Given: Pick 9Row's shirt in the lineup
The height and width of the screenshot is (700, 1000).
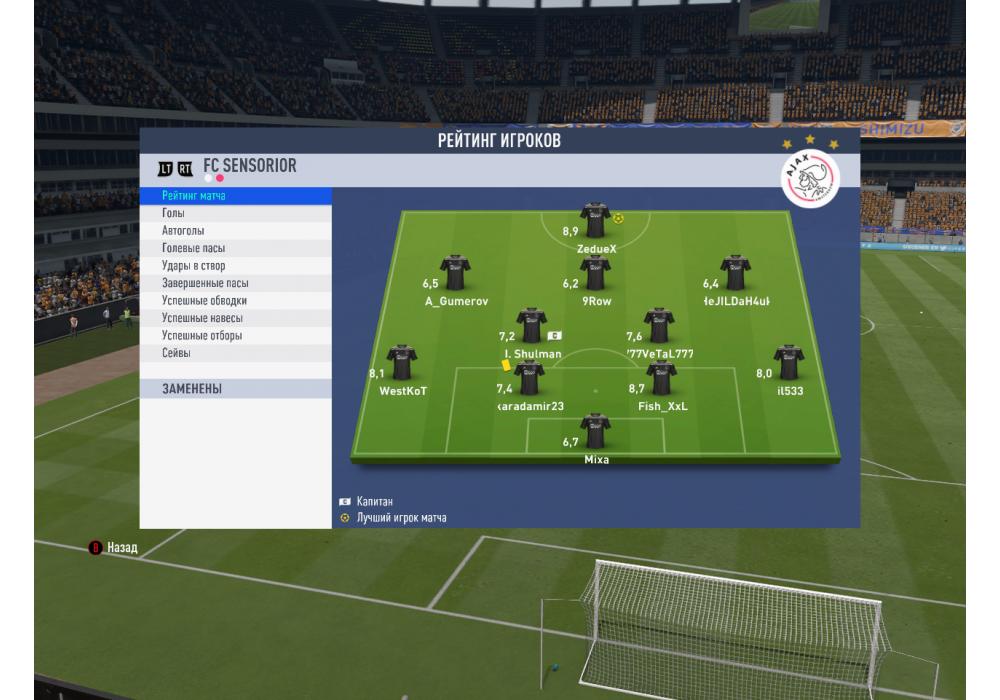Looking at the screenshot, I should [596, 272].
